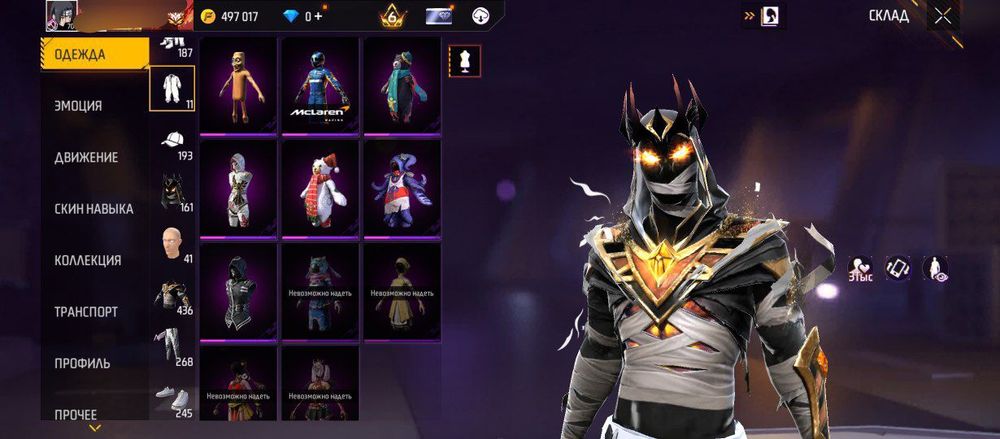This screenshot has height=439, width=1000.
Task: Open the Эмоция category
Action: click(78, 105)
